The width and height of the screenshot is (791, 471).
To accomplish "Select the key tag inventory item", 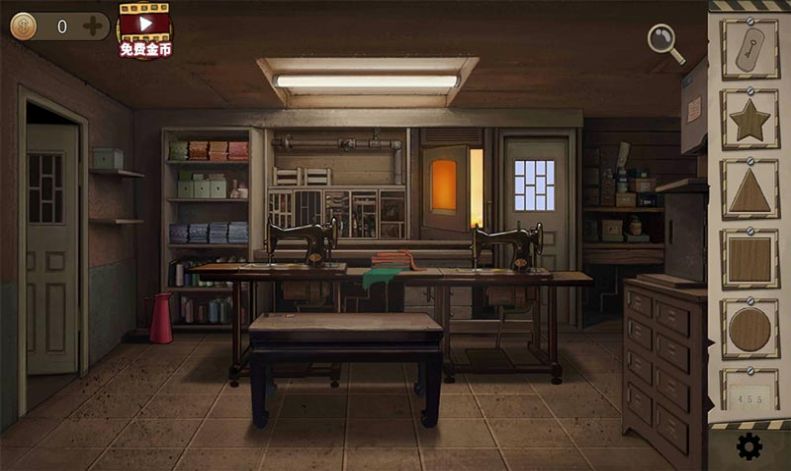I will [x=750, y=50].
